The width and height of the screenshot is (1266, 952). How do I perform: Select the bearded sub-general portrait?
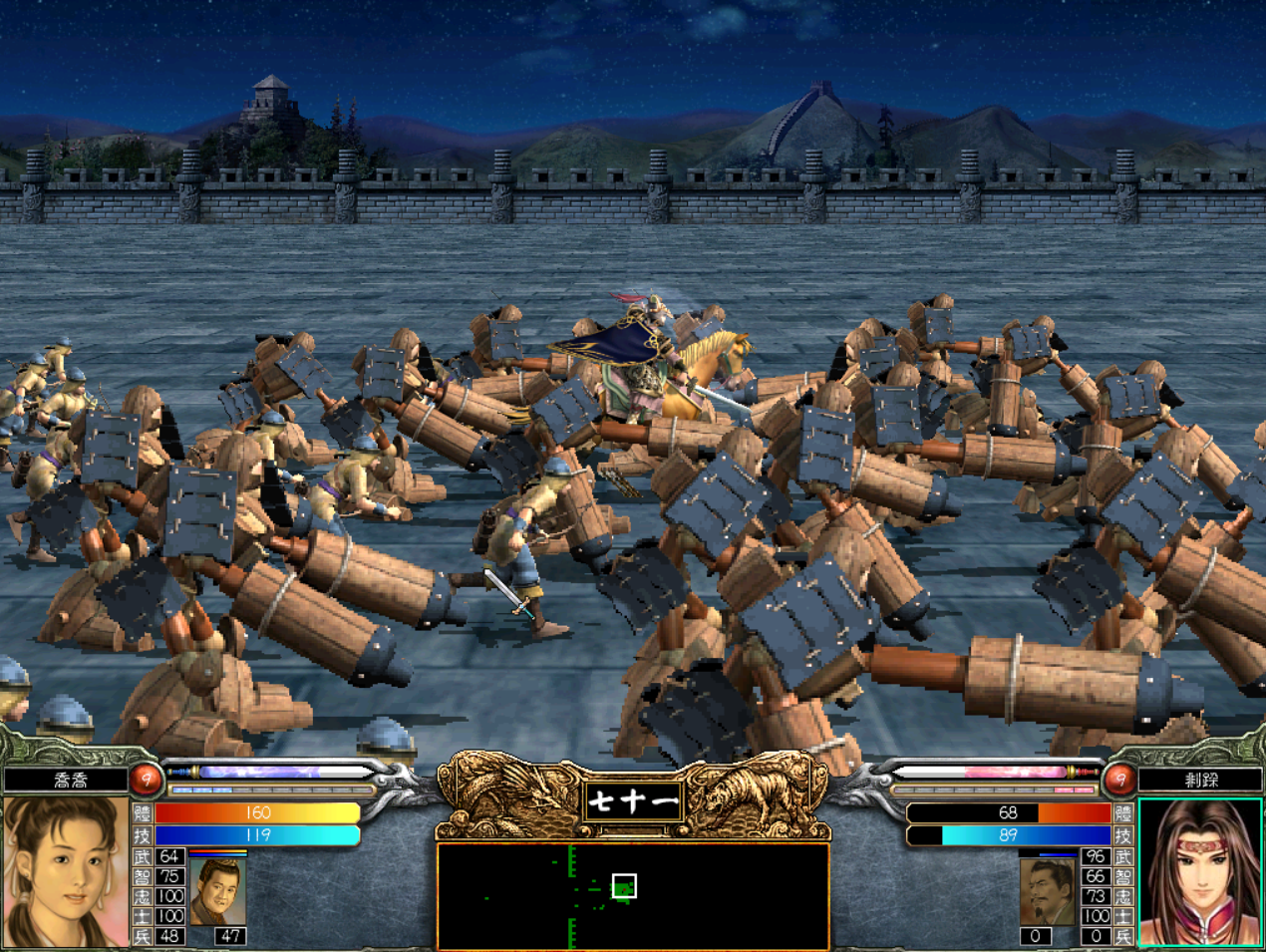(x=1048, y=890)
